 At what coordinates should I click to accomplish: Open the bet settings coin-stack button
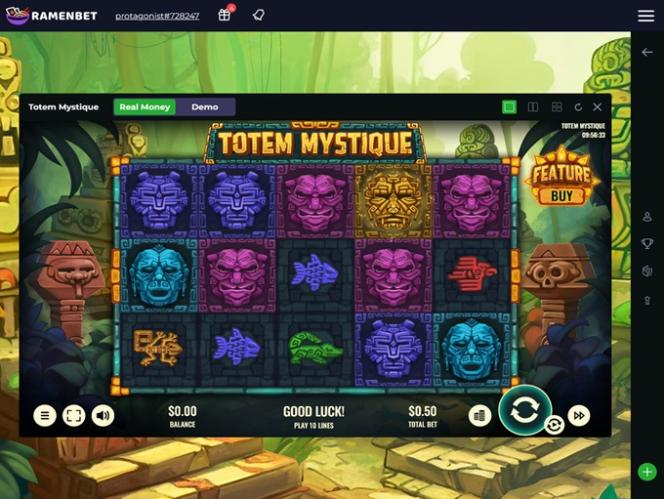pos(480,416)
